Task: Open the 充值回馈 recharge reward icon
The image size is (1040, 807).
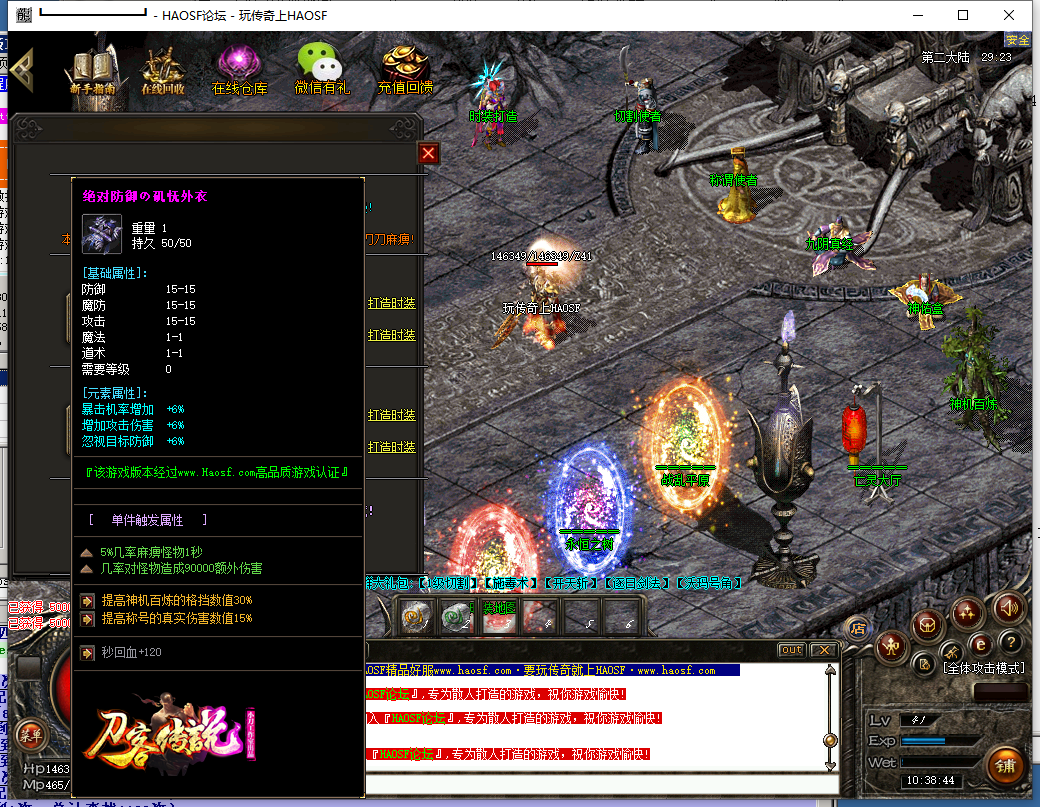Action: tap(405, 71)
